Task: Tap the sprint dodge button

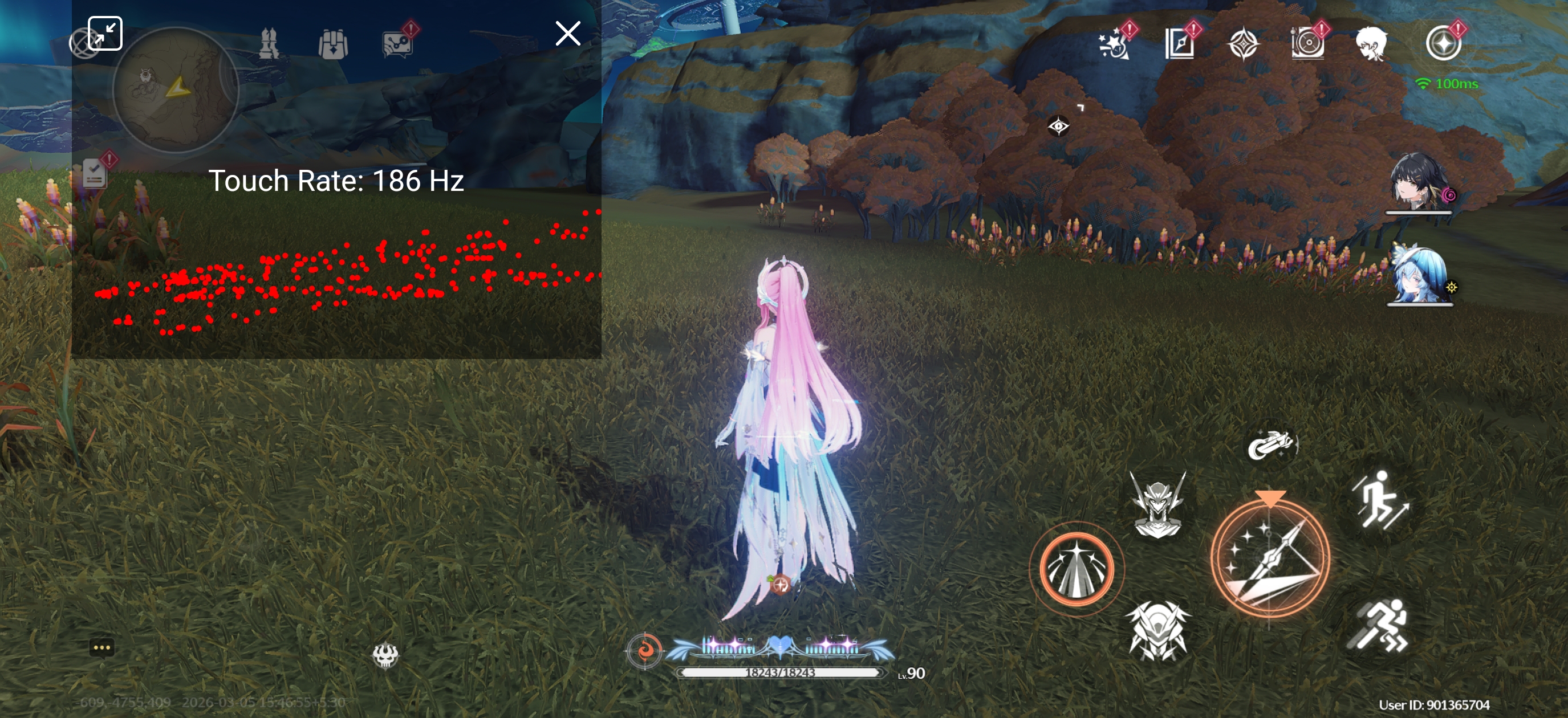Action: click(x=1379, y=626)
